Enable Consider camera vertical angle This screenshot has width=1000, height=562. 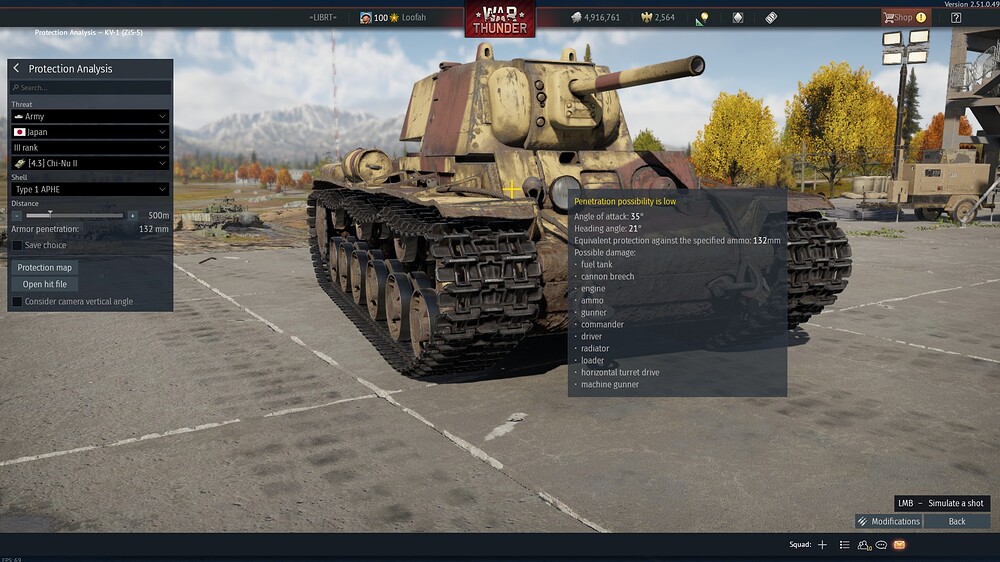[17, 301]
